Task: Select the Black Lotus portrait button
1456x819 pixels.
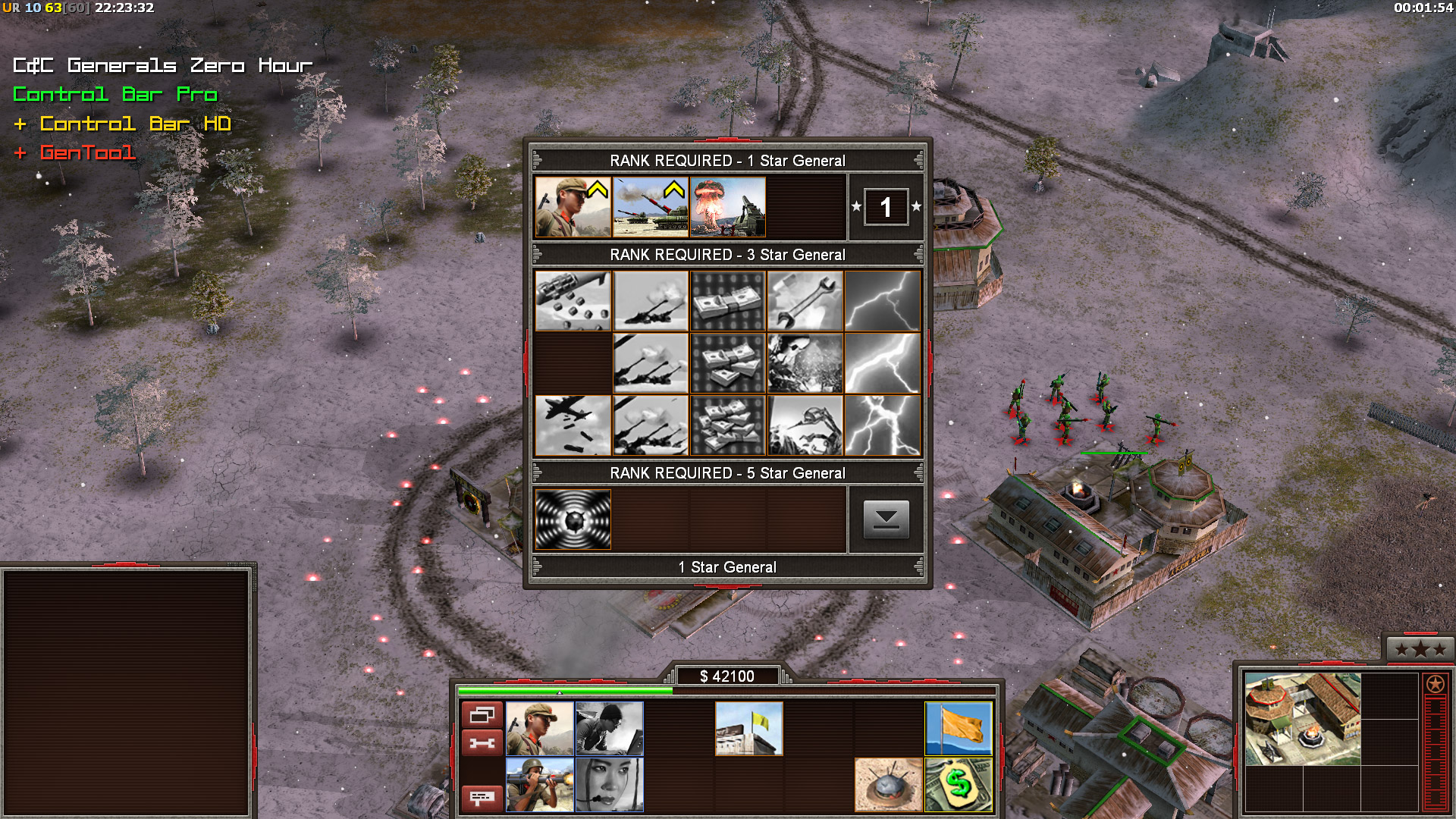Action: click(x=609, y=785)
